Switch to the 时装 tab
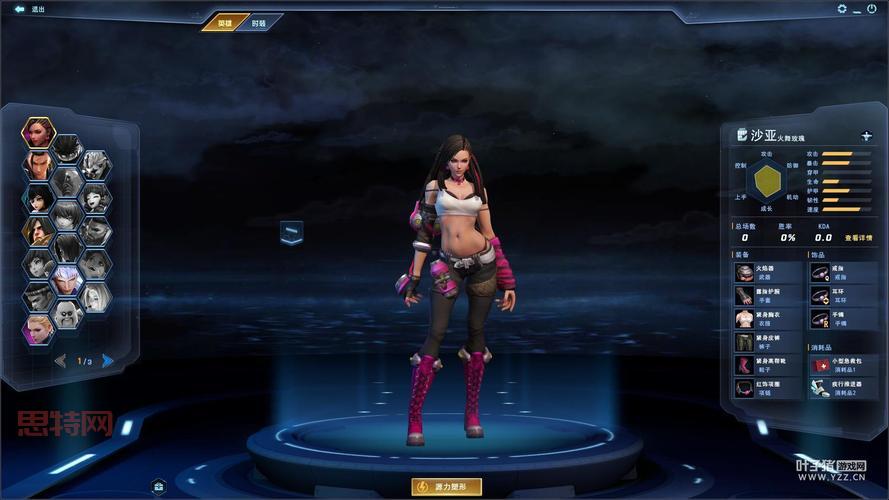 (259, 22)
